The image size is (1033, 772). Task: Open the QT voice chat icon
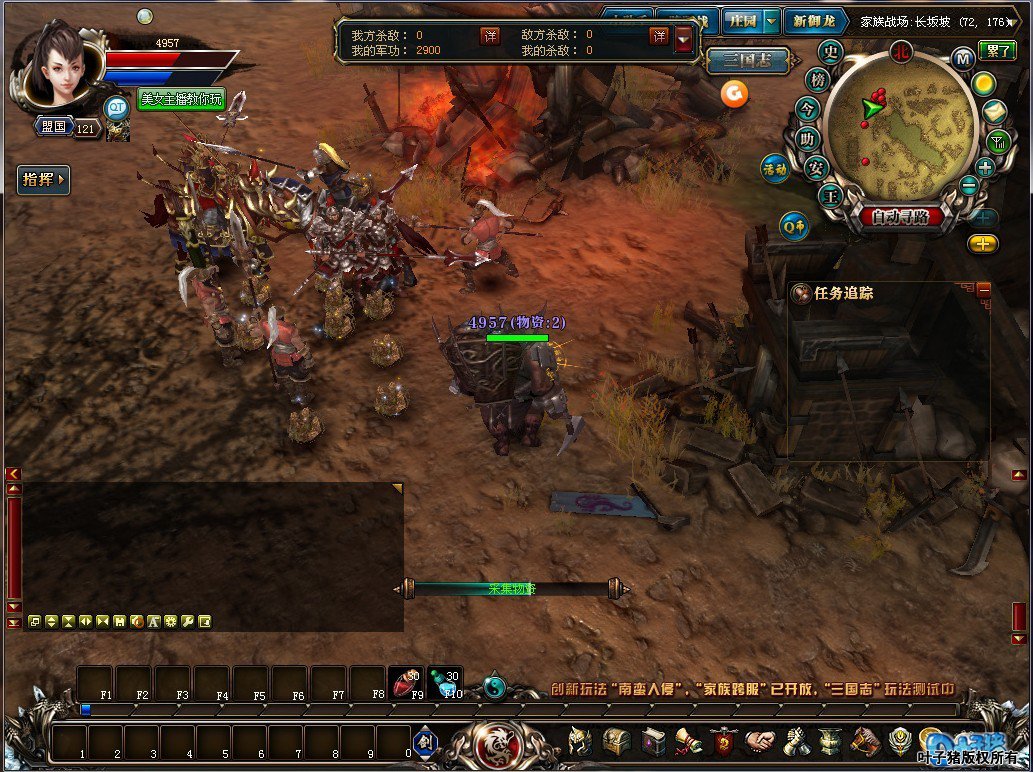117,106
